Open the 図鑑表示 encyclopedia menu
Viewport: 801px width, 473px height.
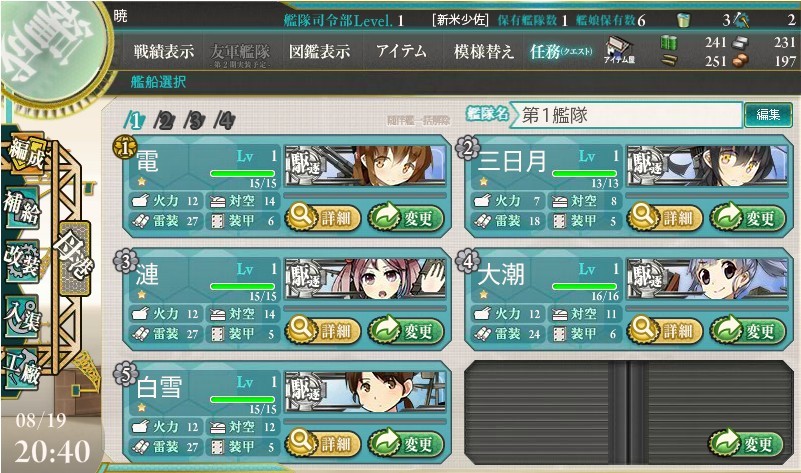pyautogui.click(x=317, y=52)
